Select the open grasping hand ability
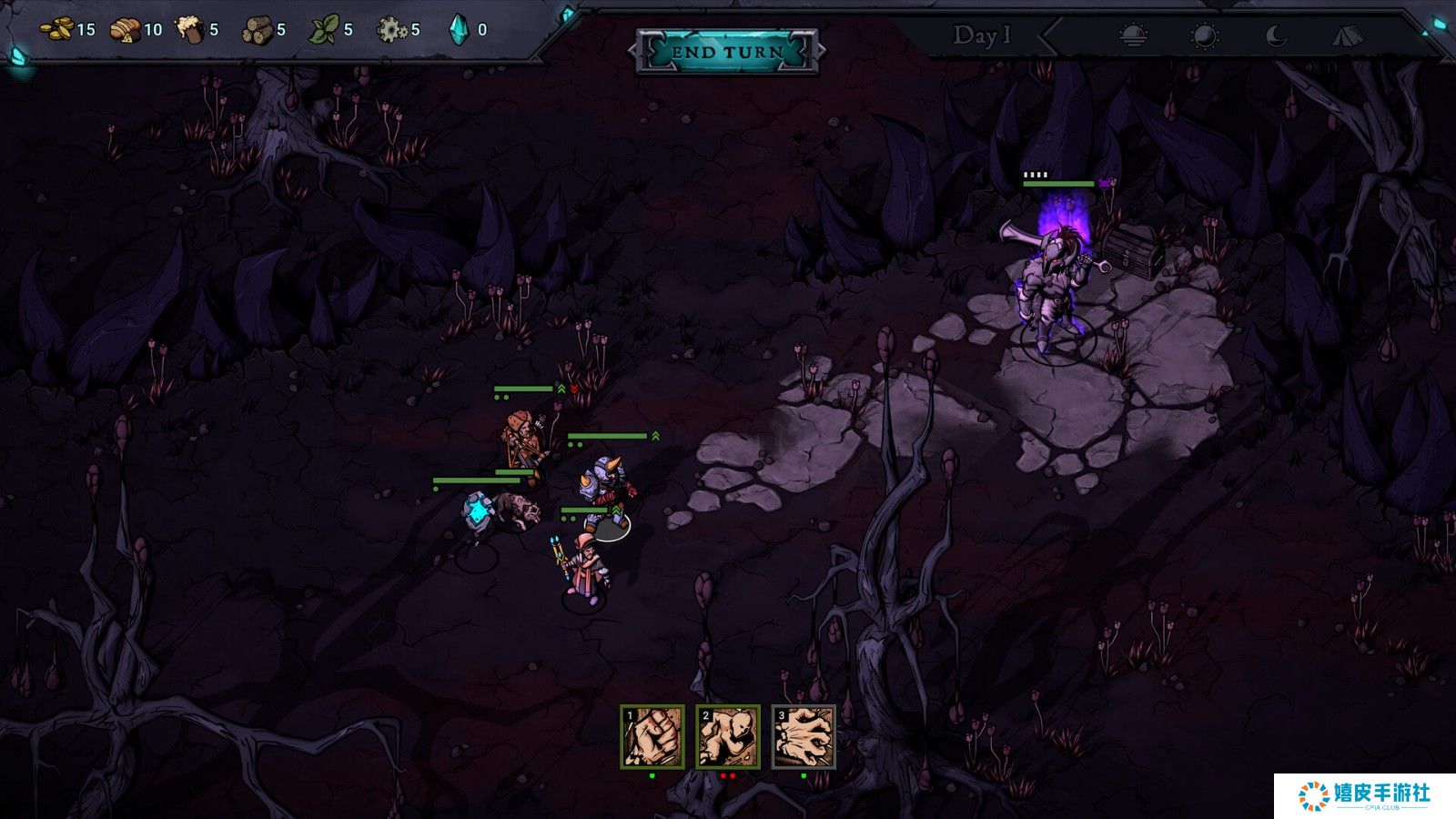Image resolution: width=1456 pixels, height=819 pixels. pyautogui.click(x=804, y=736)
